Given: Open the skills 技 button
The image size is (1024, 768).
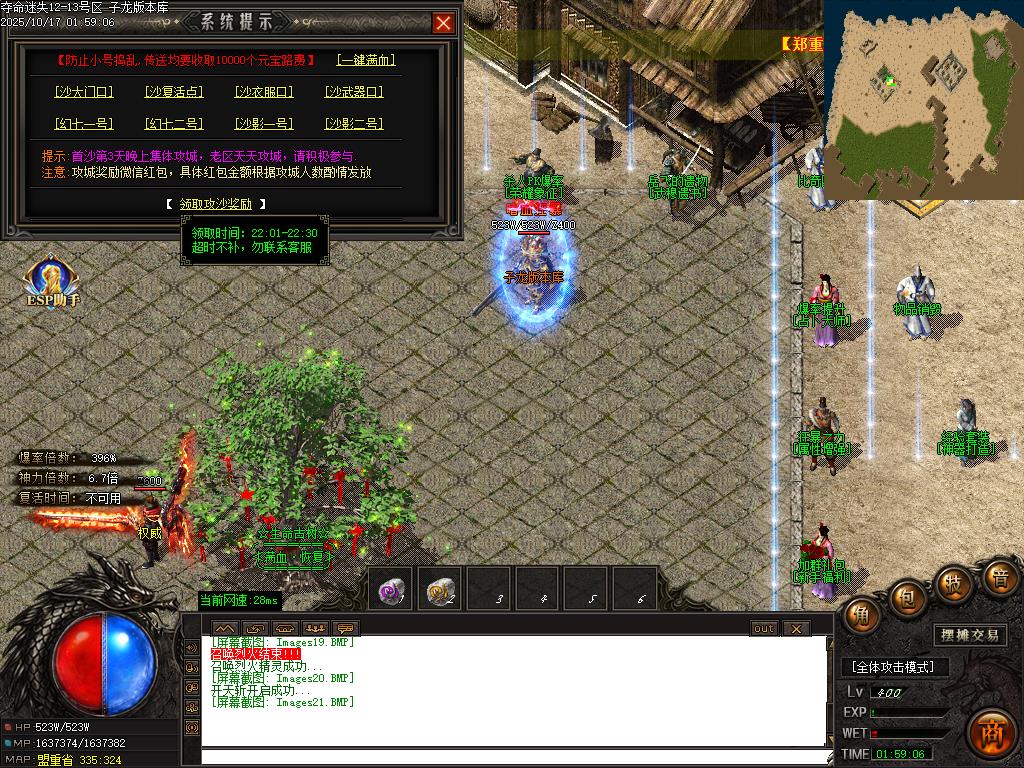Looking at the screenshot, I should pos(953,583).
